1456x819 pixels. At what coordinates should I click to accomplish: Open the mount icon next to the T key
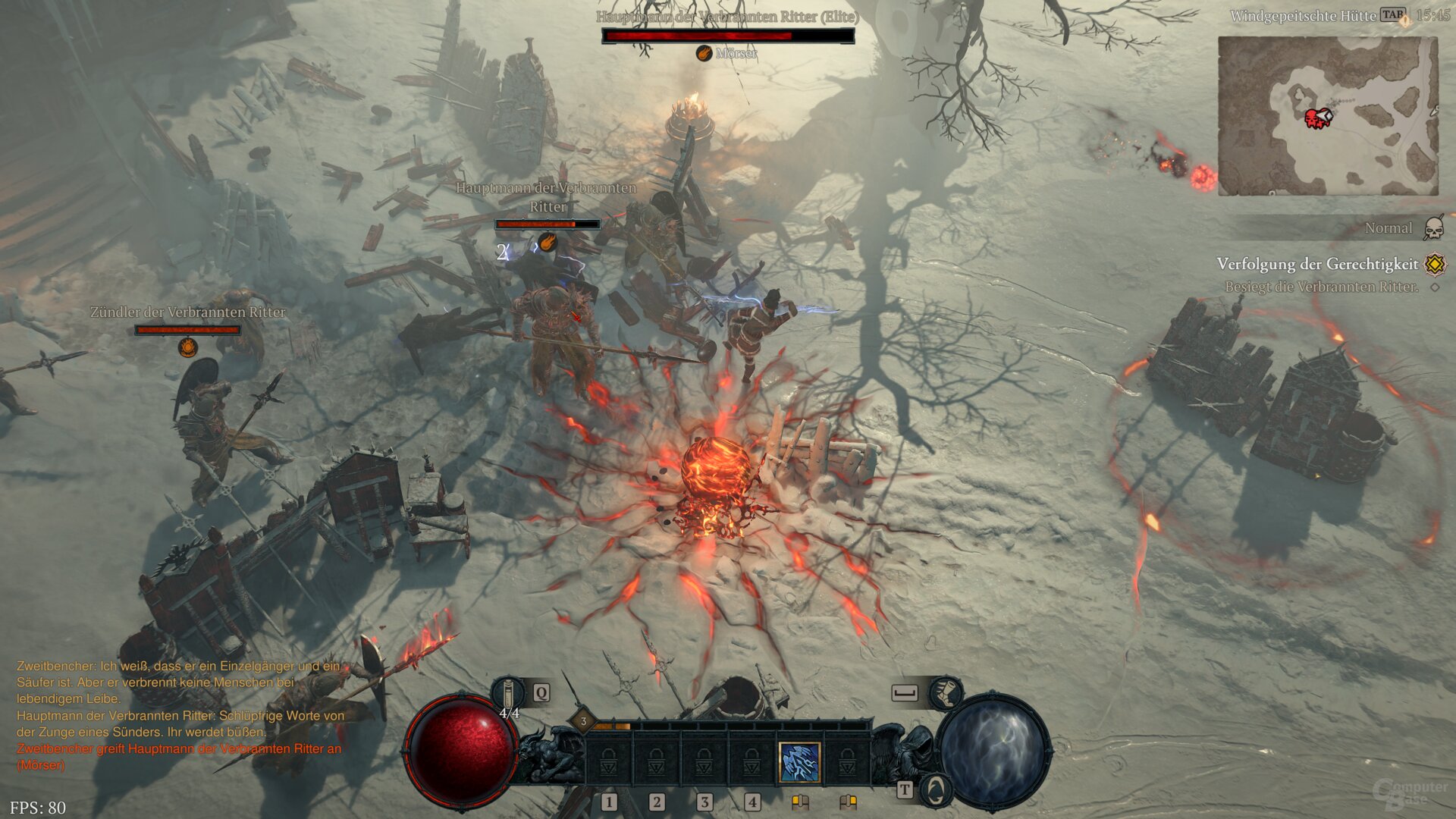936,791
